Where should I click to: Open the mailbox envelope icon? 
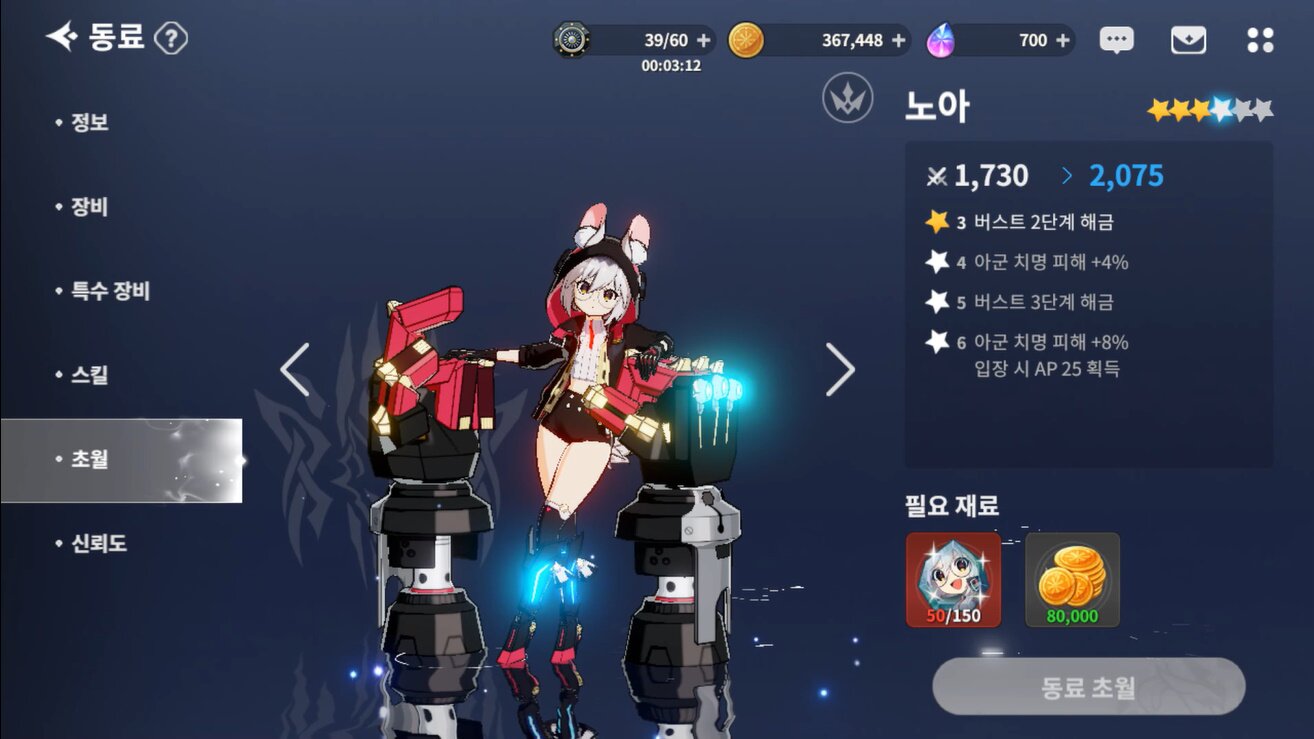pyautogui.click(x=1188, y=40)
